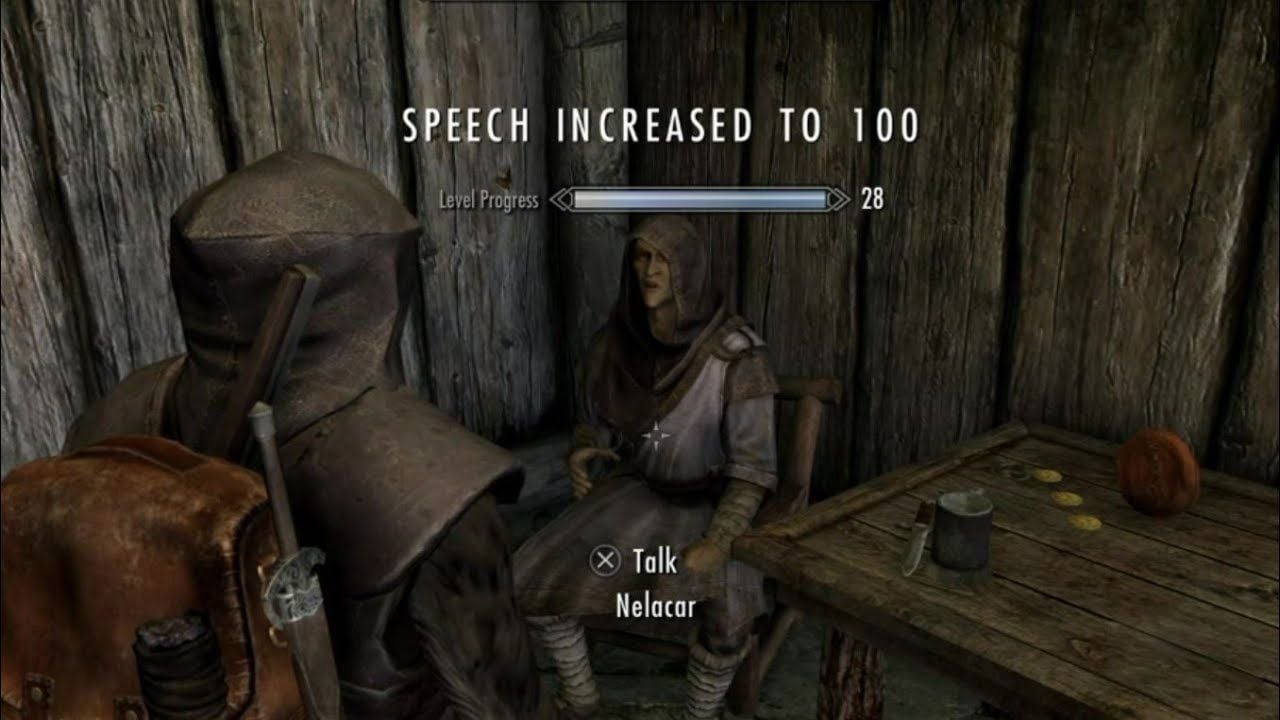Click the Level Progress bar fill
The height and width of the screenshot is (720, 1280).
coord(700,200)
